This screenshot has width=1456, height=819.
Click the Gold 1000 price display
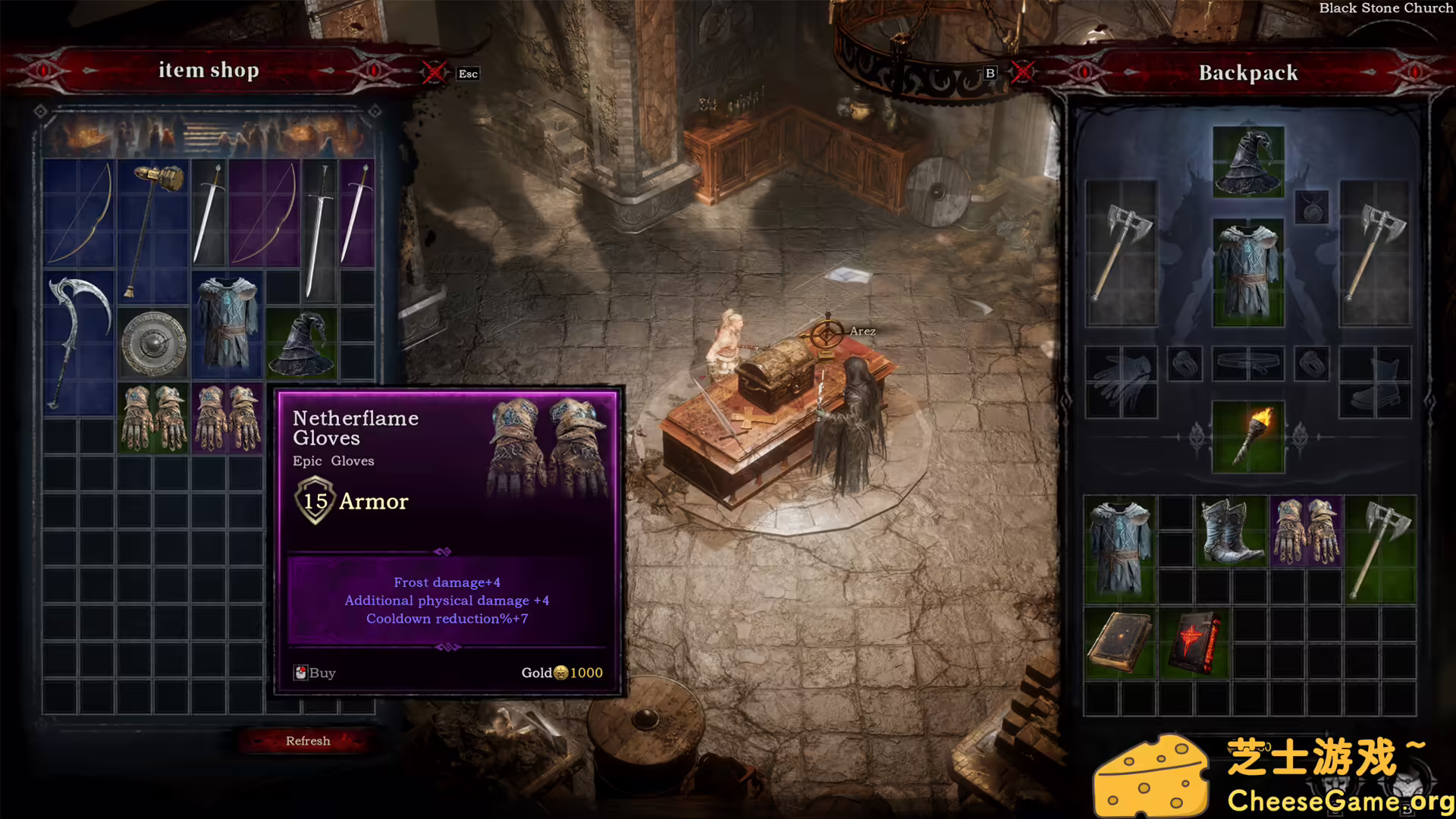[561, 673]
